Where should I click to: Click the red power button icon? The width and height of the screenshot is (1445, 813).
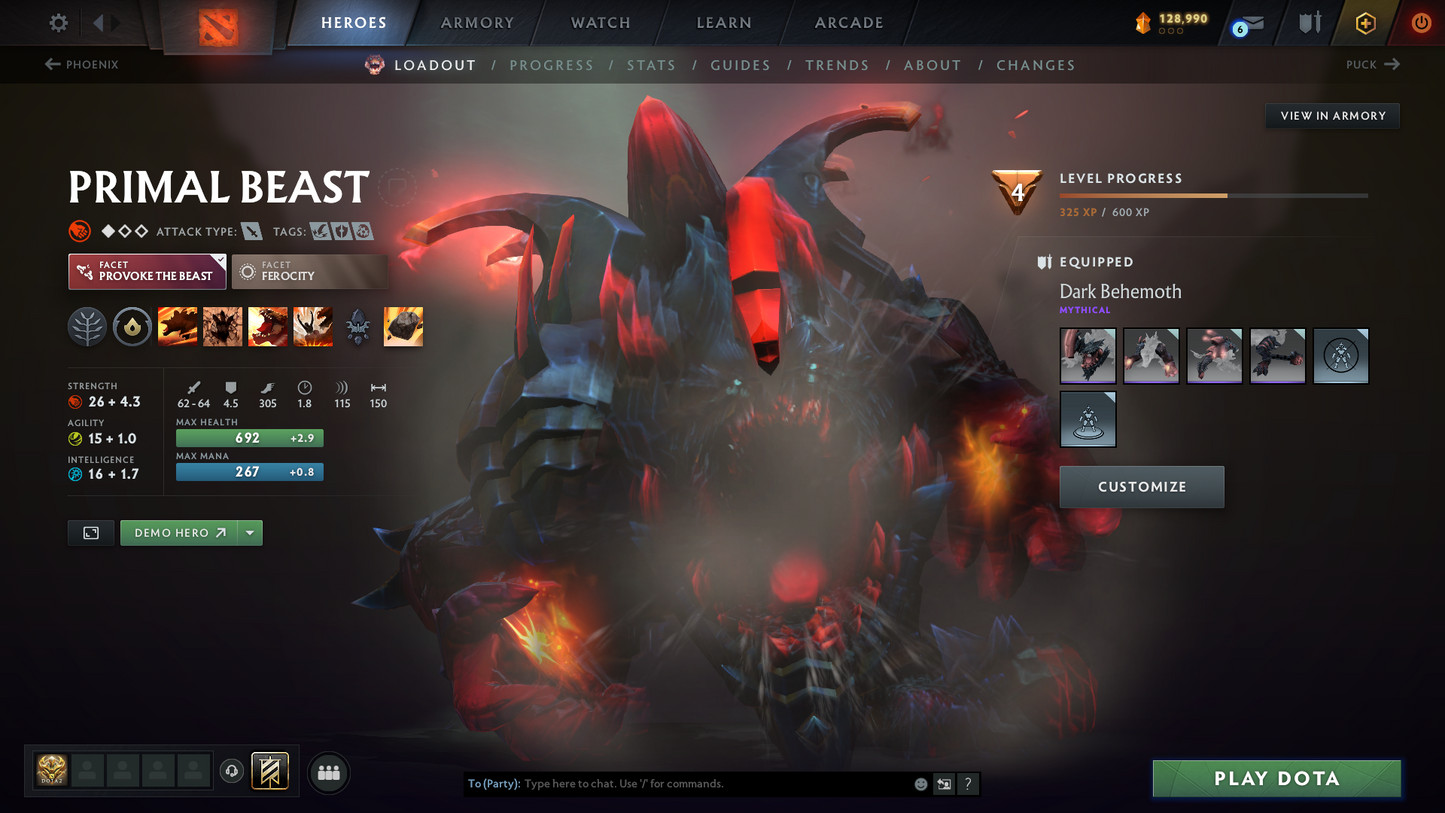pyautogui.click(x=1421, y=22)
